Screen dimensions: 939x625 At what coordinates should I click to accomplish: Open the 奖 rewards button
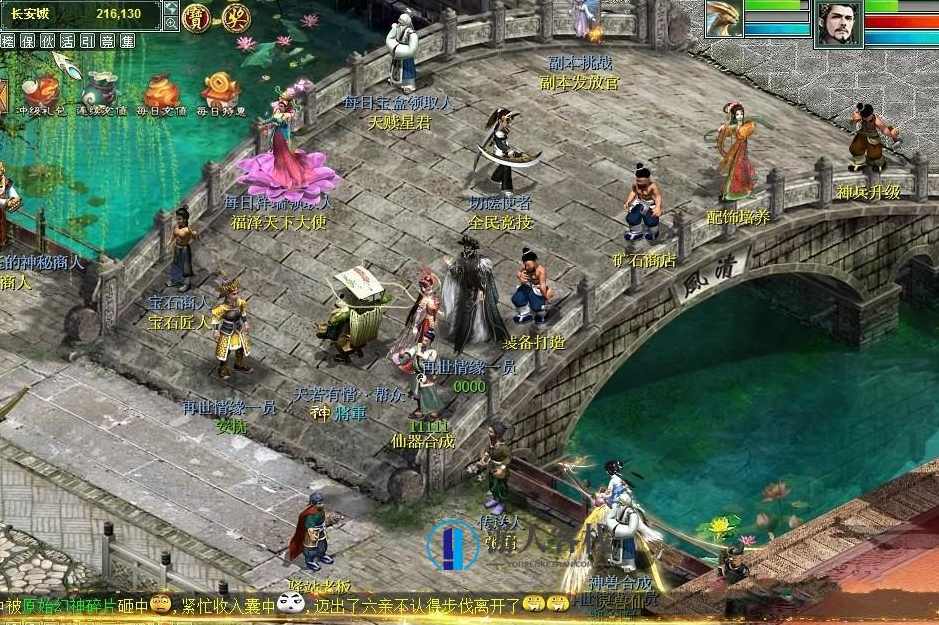point(235,17)
